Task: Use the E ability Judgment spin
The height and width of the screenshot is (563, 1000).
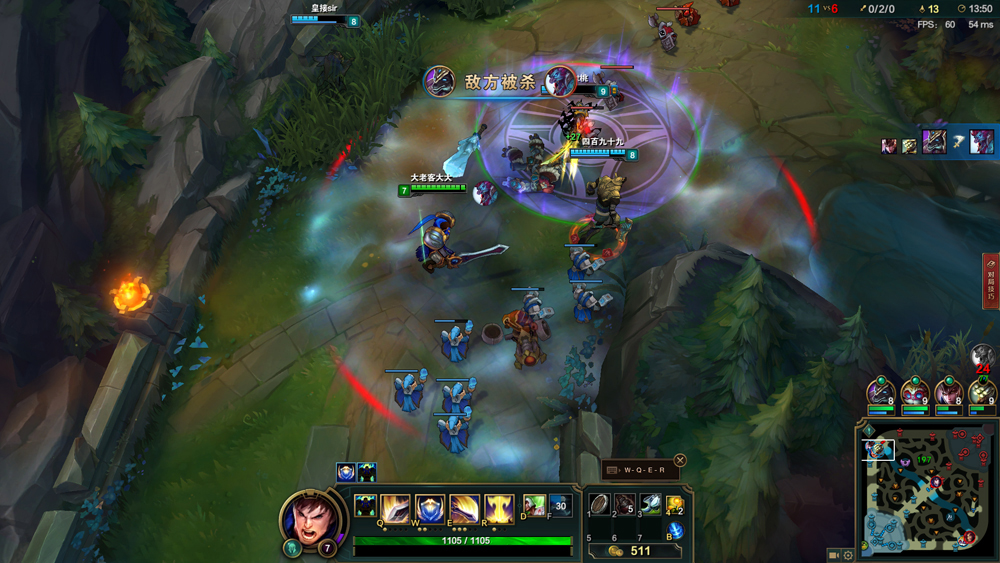Action: (x=464, y=507)
